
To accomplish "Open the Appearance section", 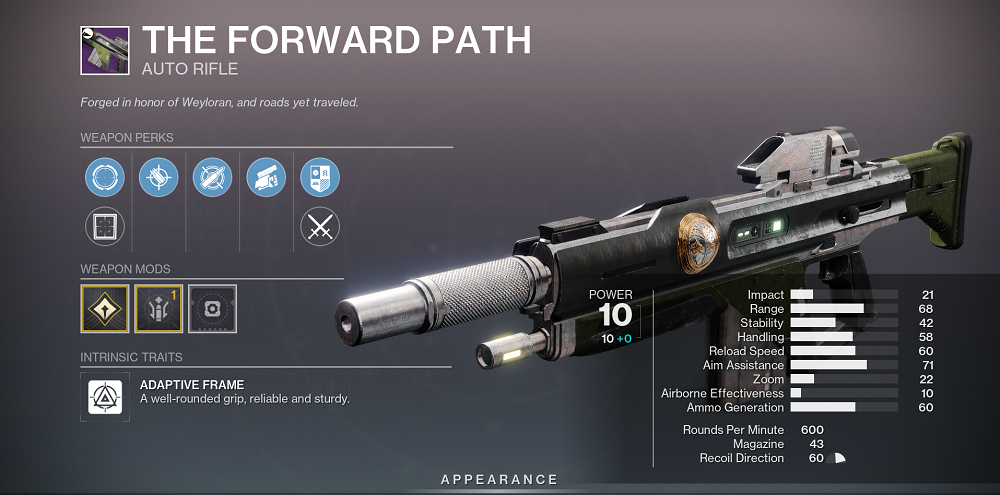I will coord(499,480).
